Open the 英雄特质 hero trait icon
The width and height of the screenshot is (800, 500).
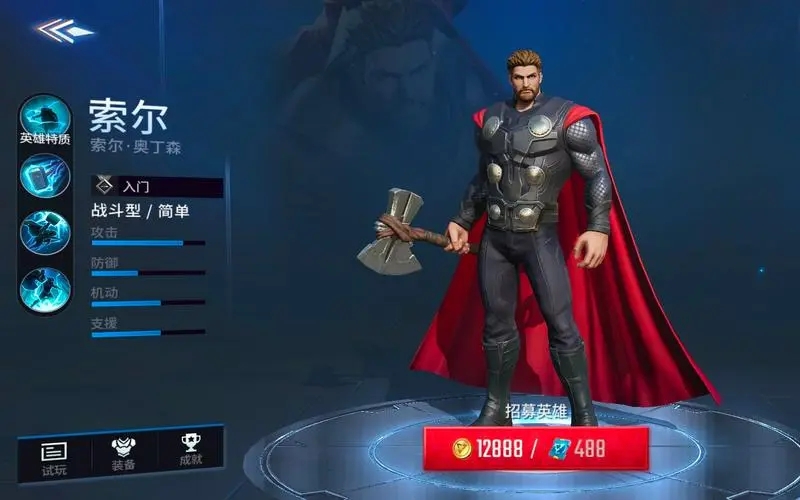coord(44,119)
